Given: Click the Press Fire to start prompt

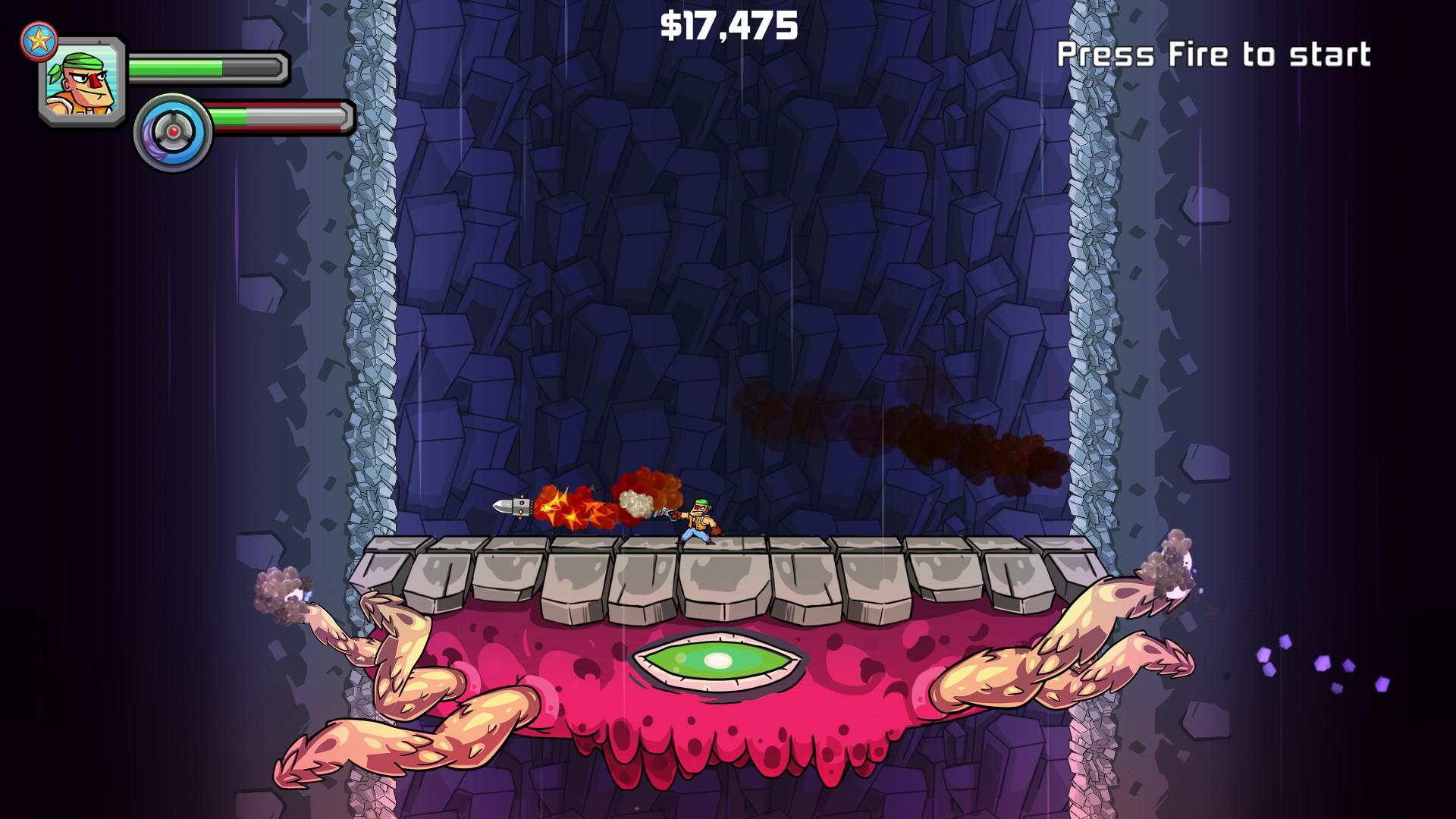Looking at the screenshot, I should click(x=1215, y=53).
